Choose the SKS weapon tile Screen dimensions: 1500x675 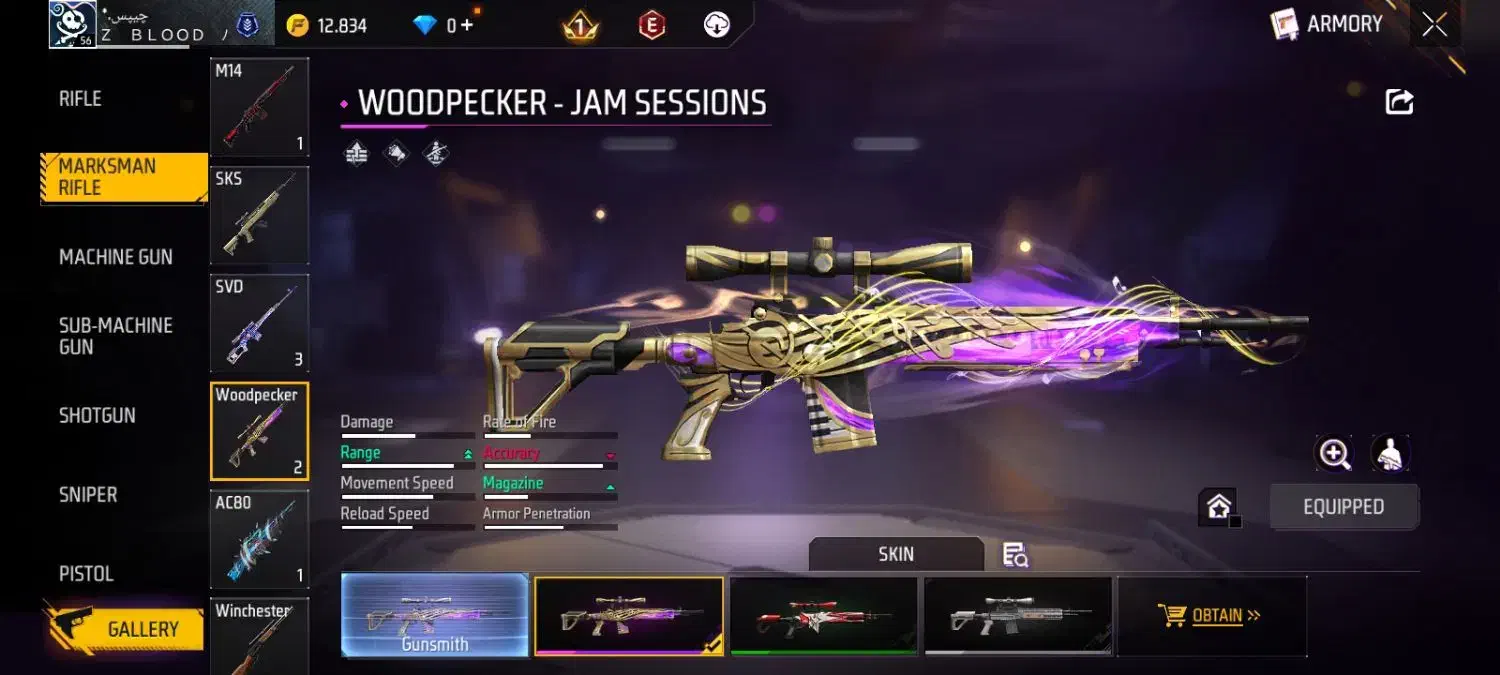(259, 215)
